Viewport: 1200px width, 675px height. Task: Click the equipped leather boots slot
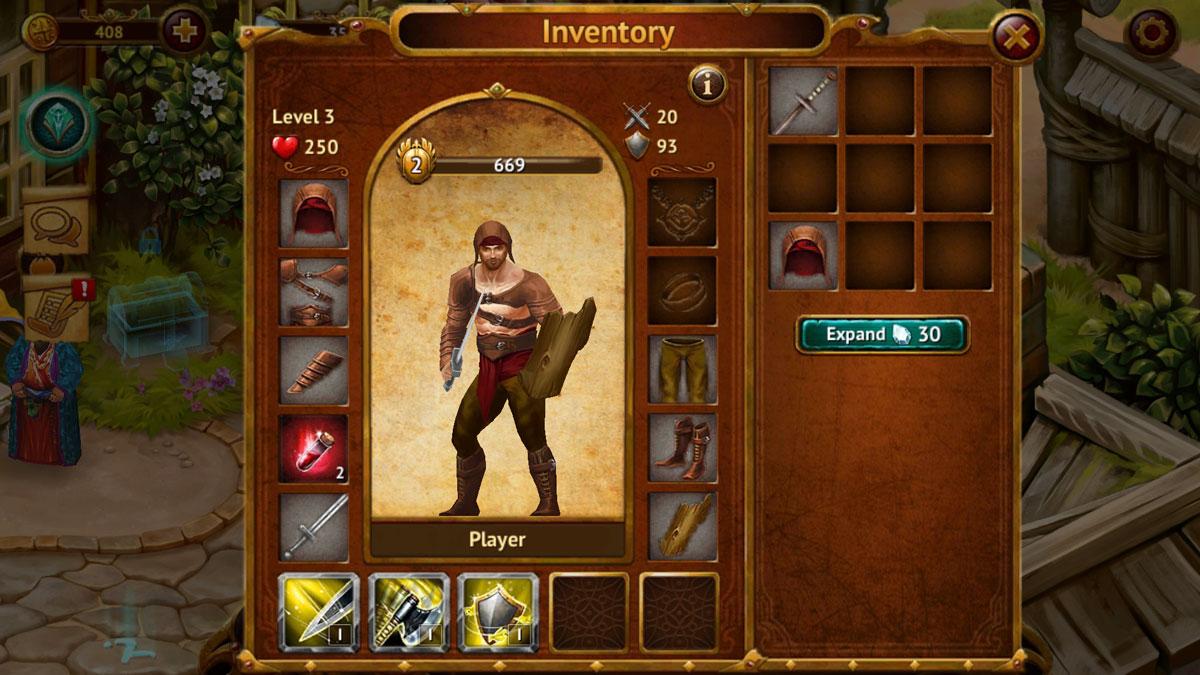[682, 448]
